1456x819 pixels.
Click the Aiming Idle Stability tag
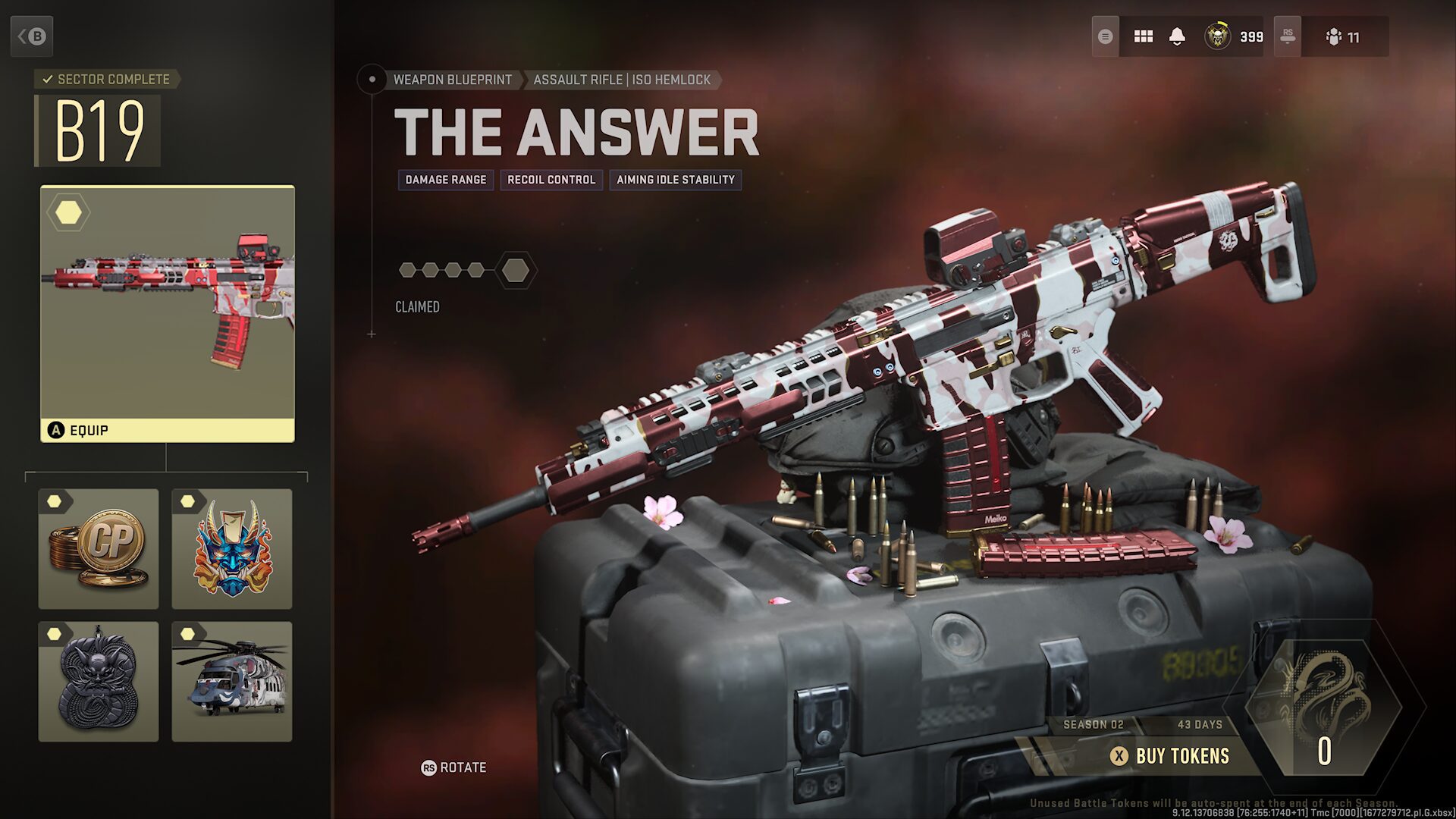[676, 180]
